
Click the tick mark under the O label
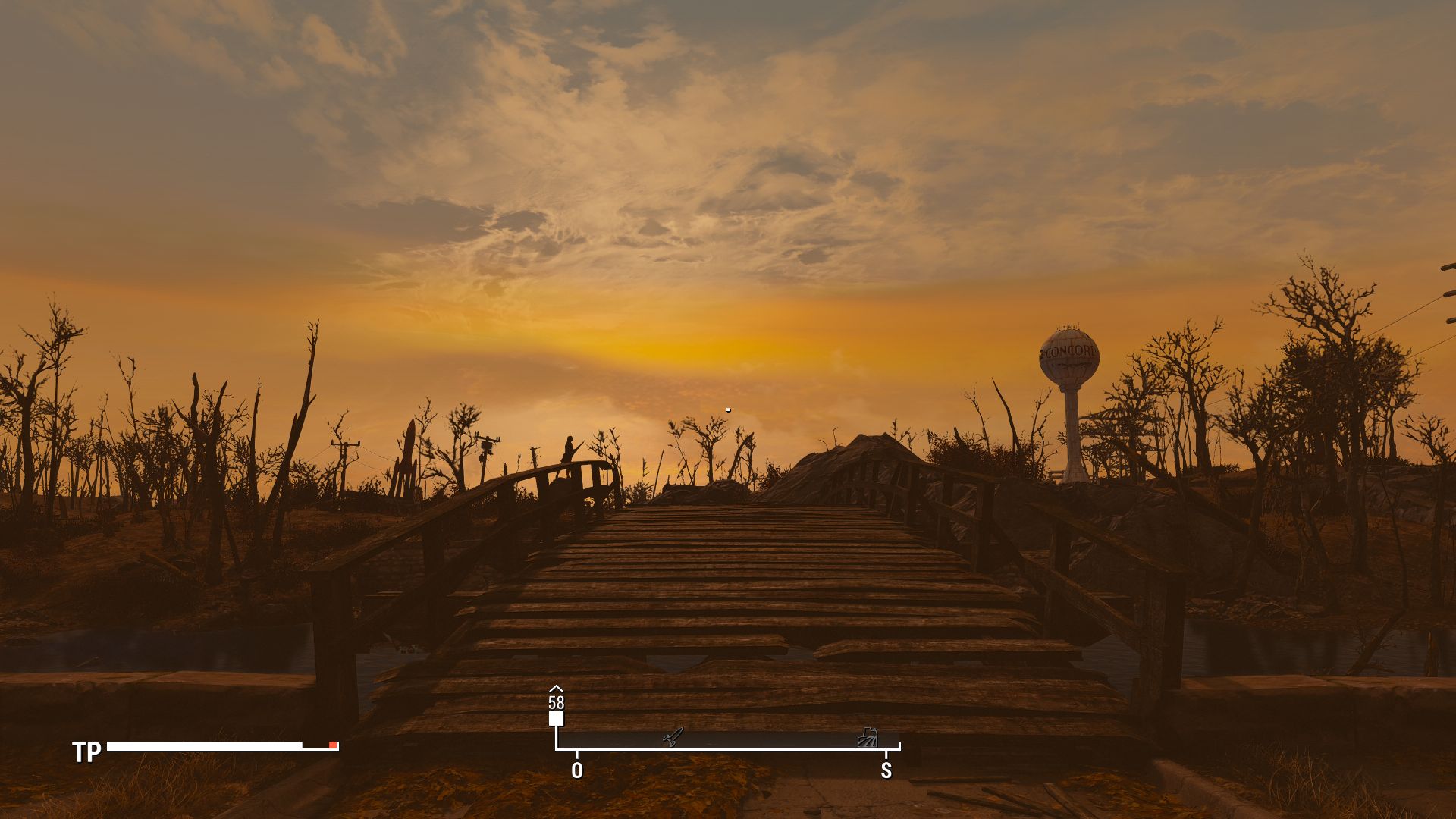(x=577, y=756)
